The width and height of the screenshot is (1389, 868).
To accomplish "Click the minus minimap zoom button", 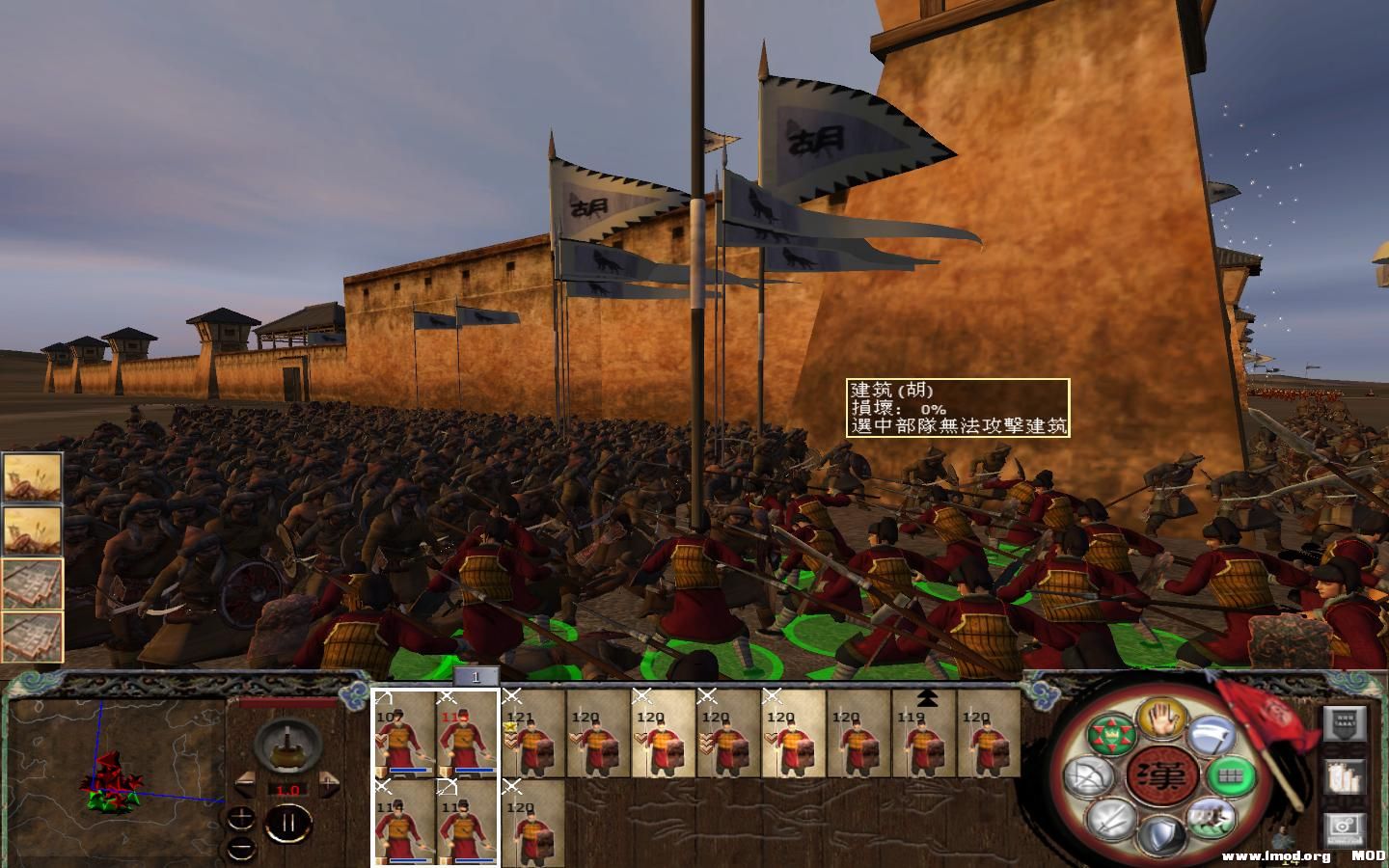I will pyautogui.click(x=240, y=848).
